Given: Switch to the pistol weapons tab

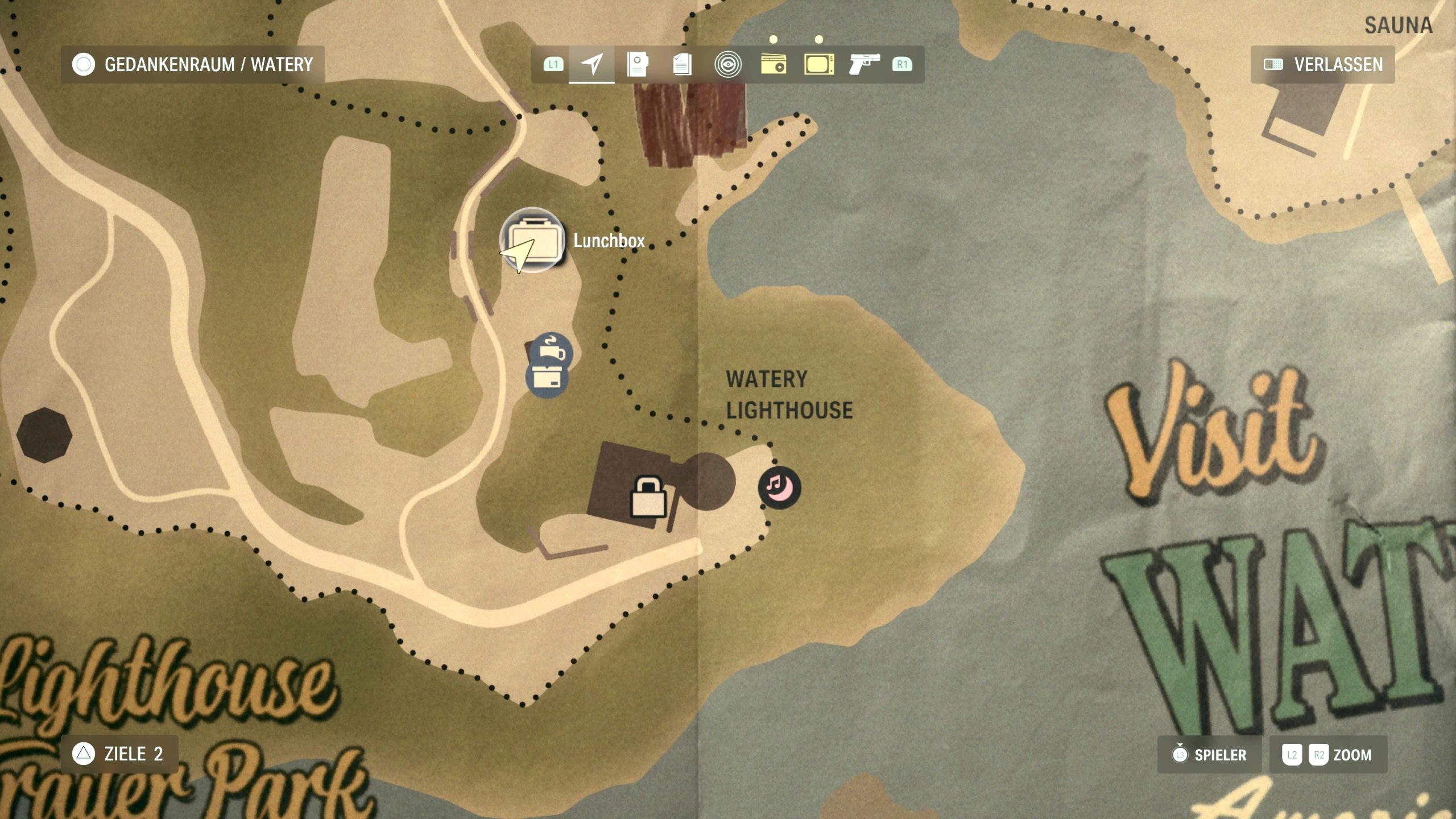Looking at the screenshot, I should tap(864, 64).
